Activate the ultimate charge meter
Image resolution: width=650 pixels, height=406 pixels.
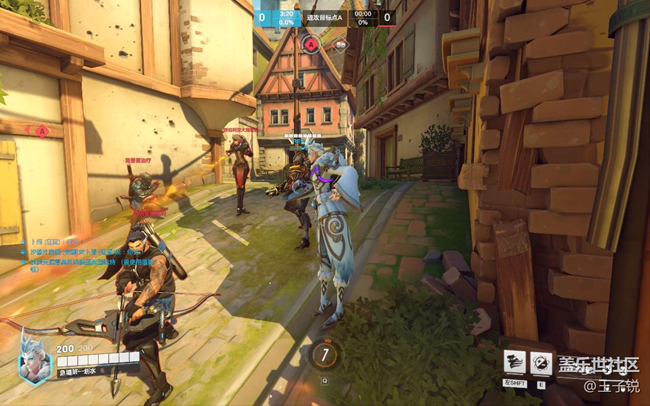coord(325,353)
